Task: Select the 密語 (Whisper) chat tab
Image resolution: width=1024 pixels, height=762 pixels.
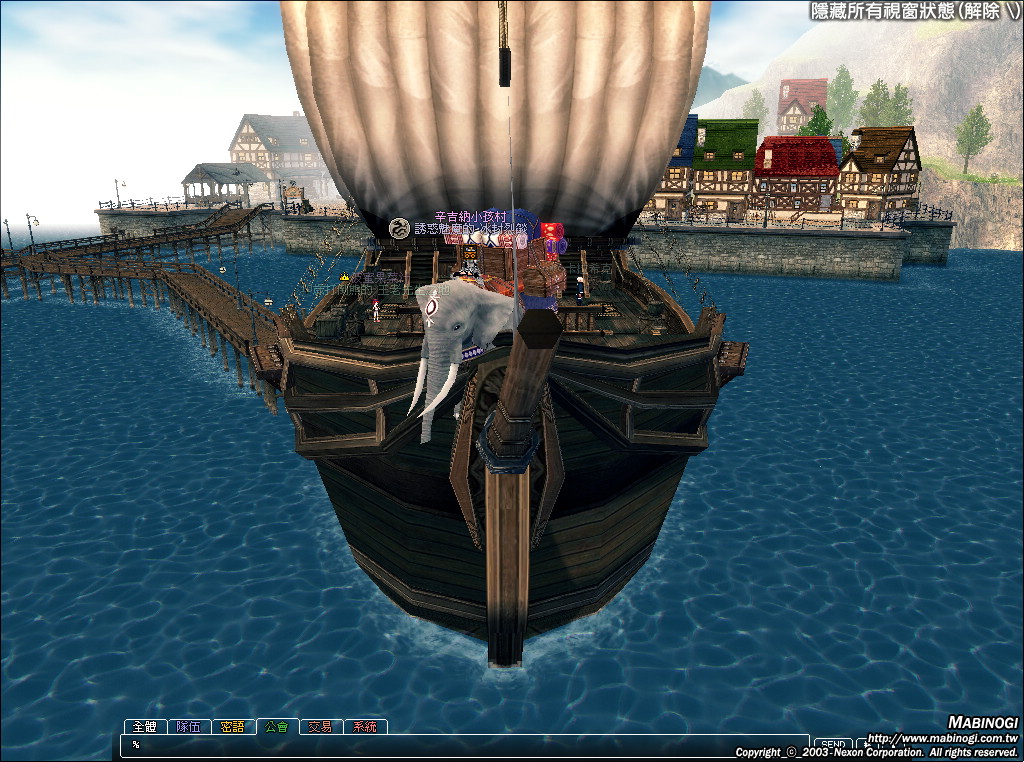Action: click(232, 727)
